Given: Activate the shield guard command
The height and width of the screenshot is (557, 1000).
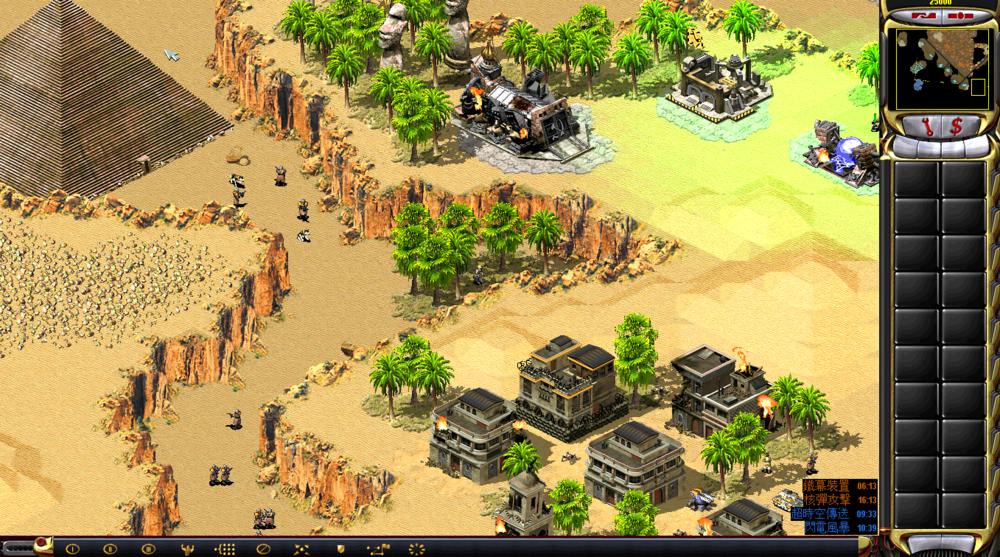Looking at the screenshot, I should pos(340,549).
